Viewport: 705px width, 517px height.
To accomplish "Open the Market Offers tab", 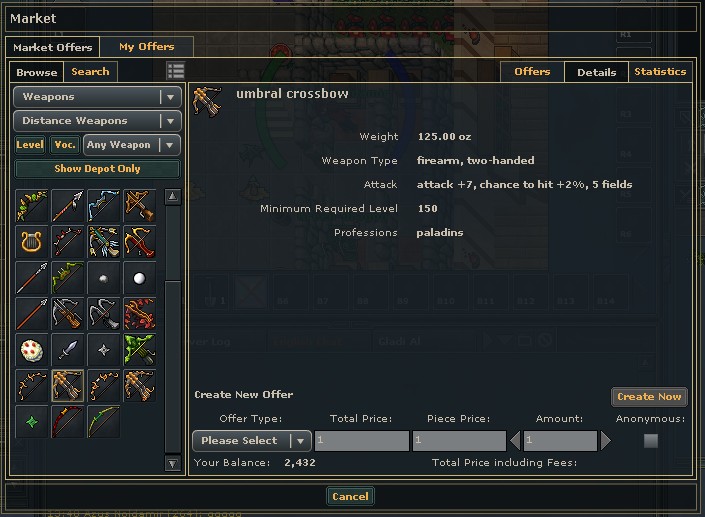I will point(52,47).
